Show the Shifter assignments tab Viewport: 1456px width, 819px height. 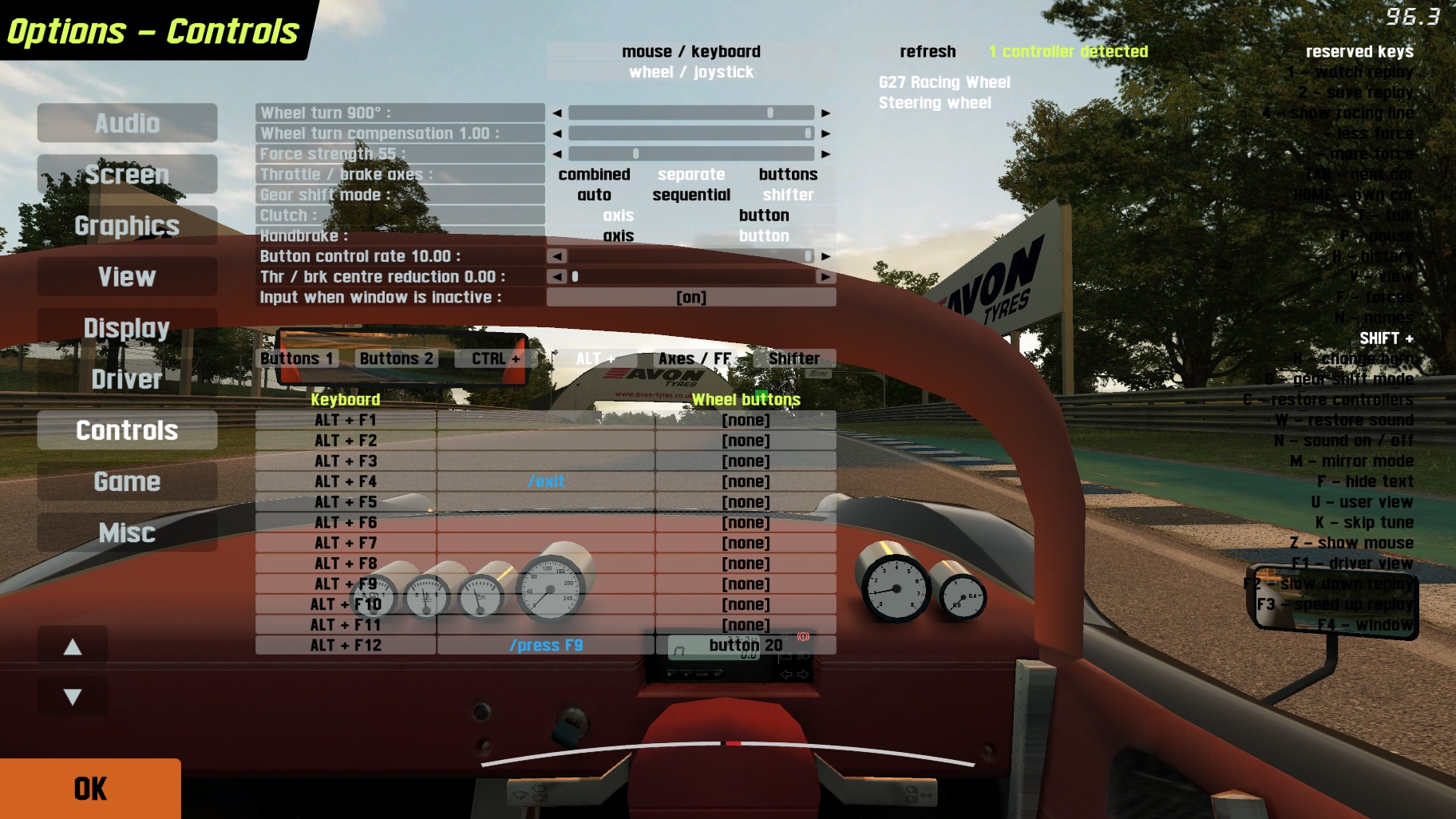click(793, 358)
